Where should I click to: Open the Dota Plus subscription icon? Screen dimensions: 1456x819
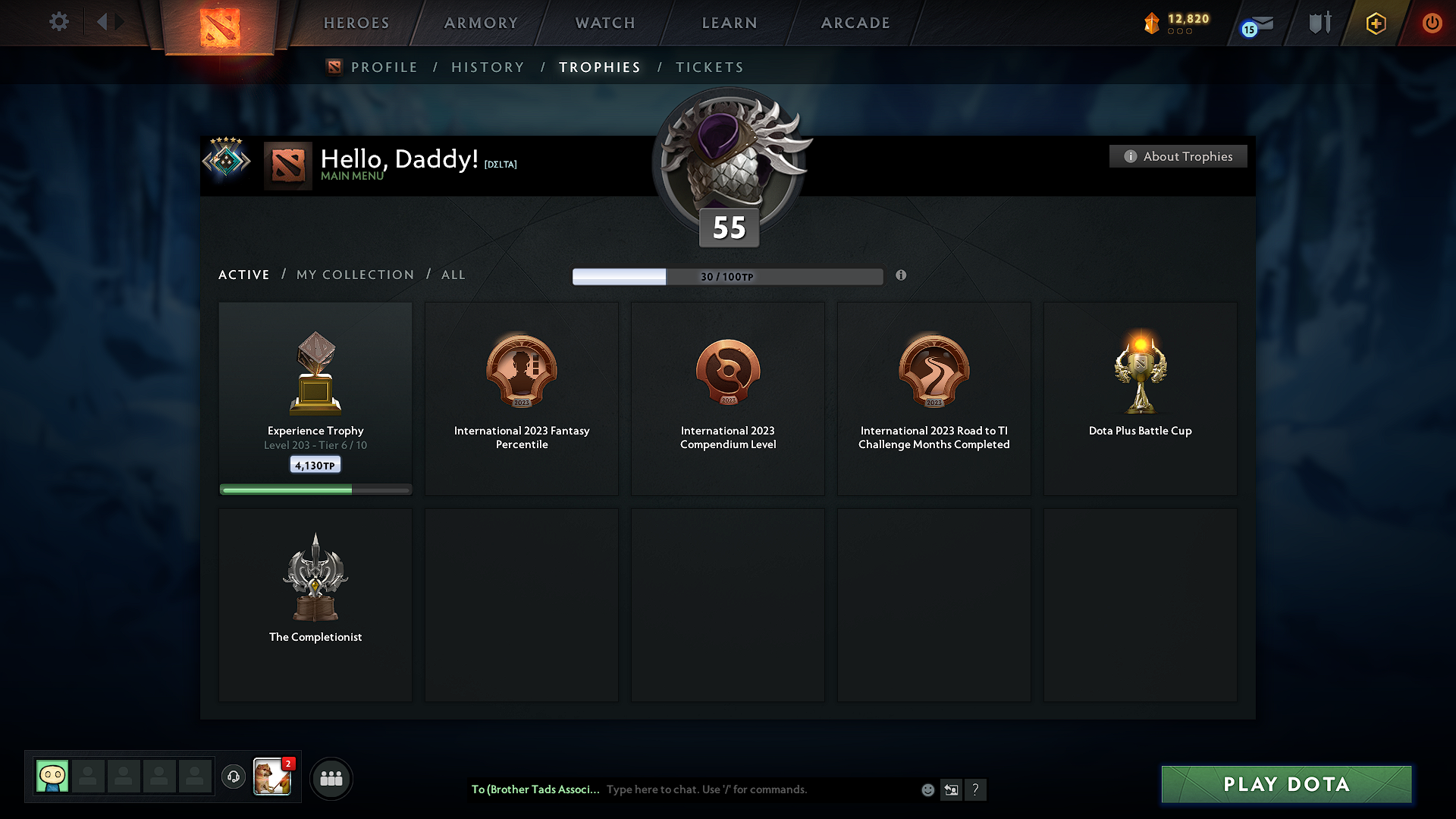[x=1375, y=24]
